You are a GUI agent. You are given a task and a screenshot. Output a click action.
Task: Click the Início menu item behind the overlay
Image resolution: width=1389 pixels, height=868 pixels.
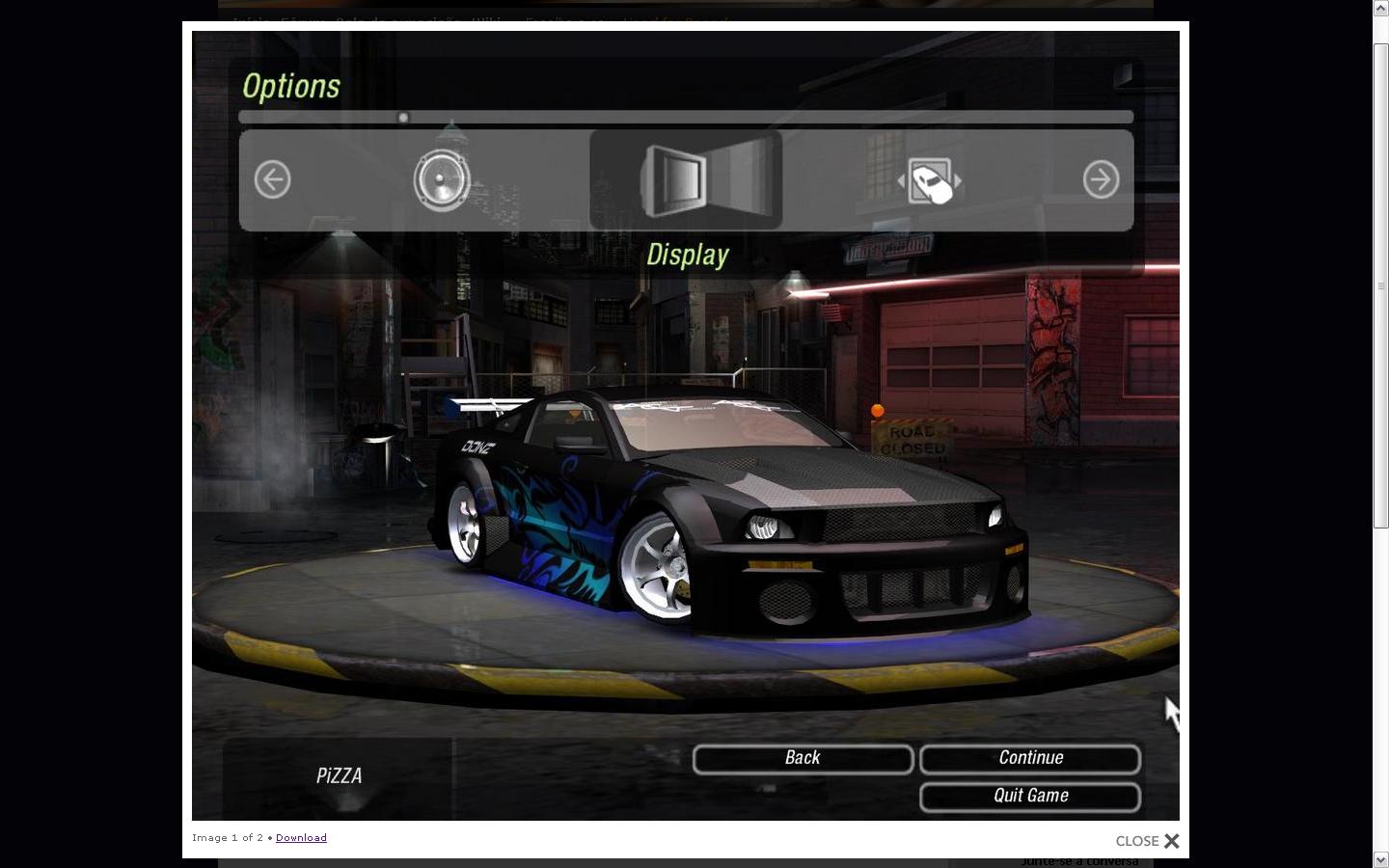tap(248, 22)
